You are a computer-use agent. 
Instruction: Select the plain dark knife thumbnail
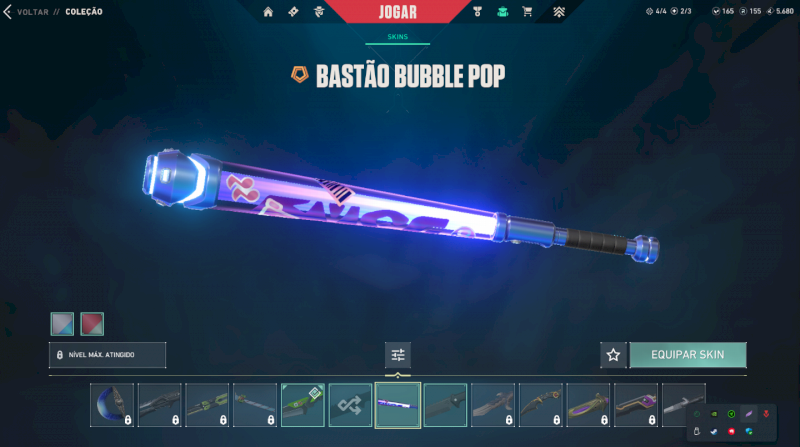(446, 405)
